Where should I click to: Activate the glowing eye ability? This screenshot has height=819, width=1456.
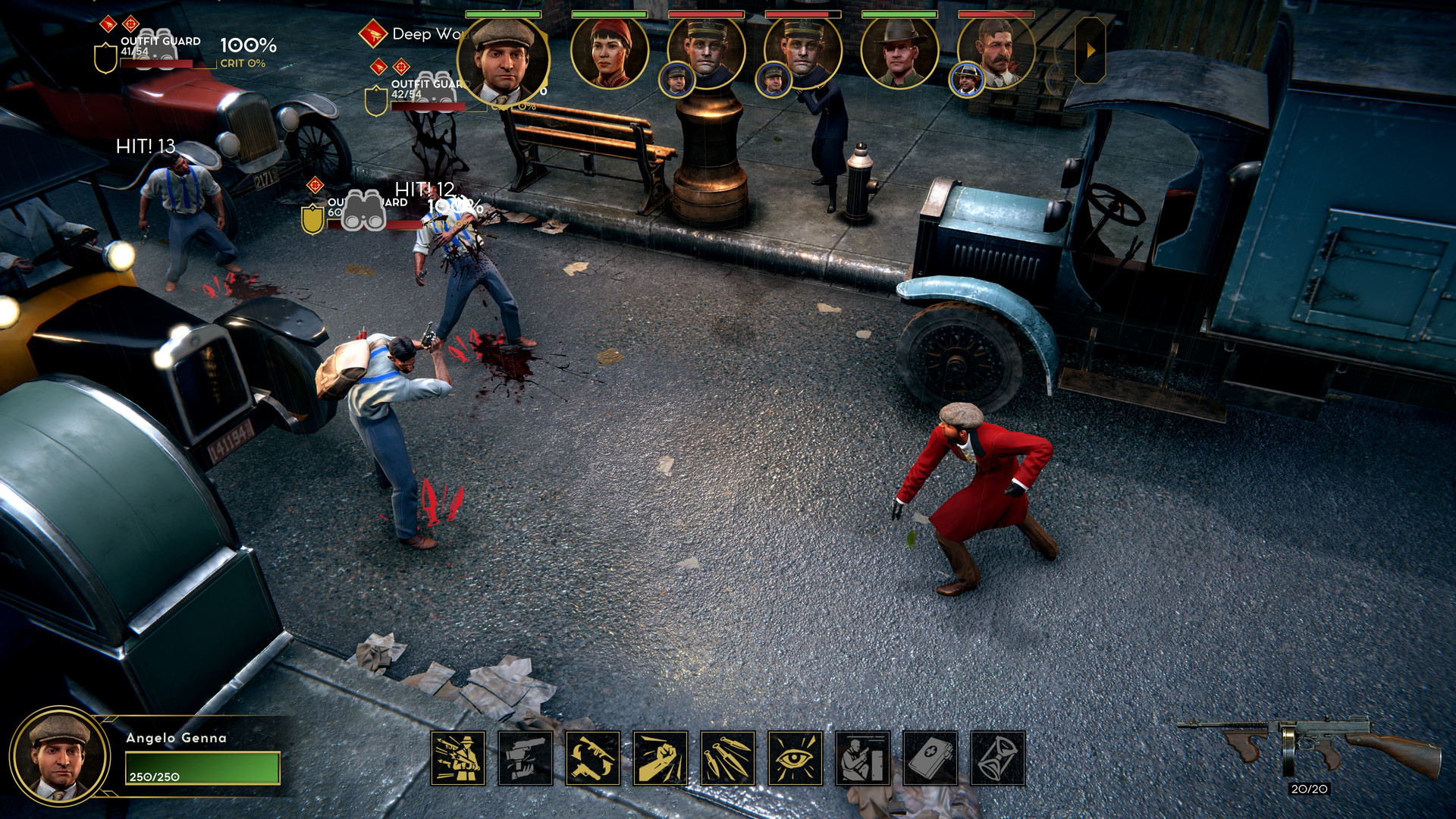795,758
